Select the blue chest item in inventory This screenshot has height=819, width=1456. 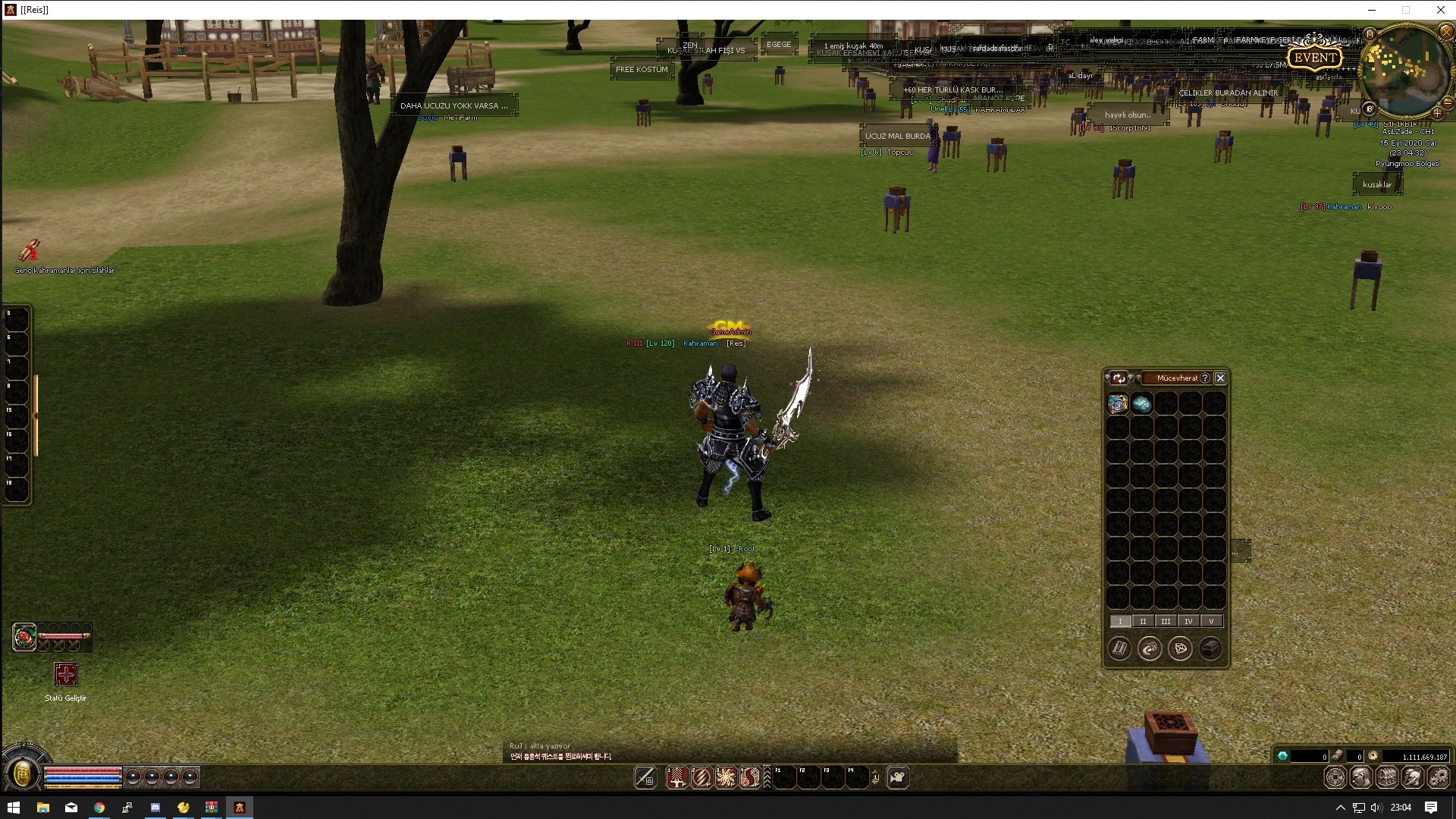[1118, 403]
